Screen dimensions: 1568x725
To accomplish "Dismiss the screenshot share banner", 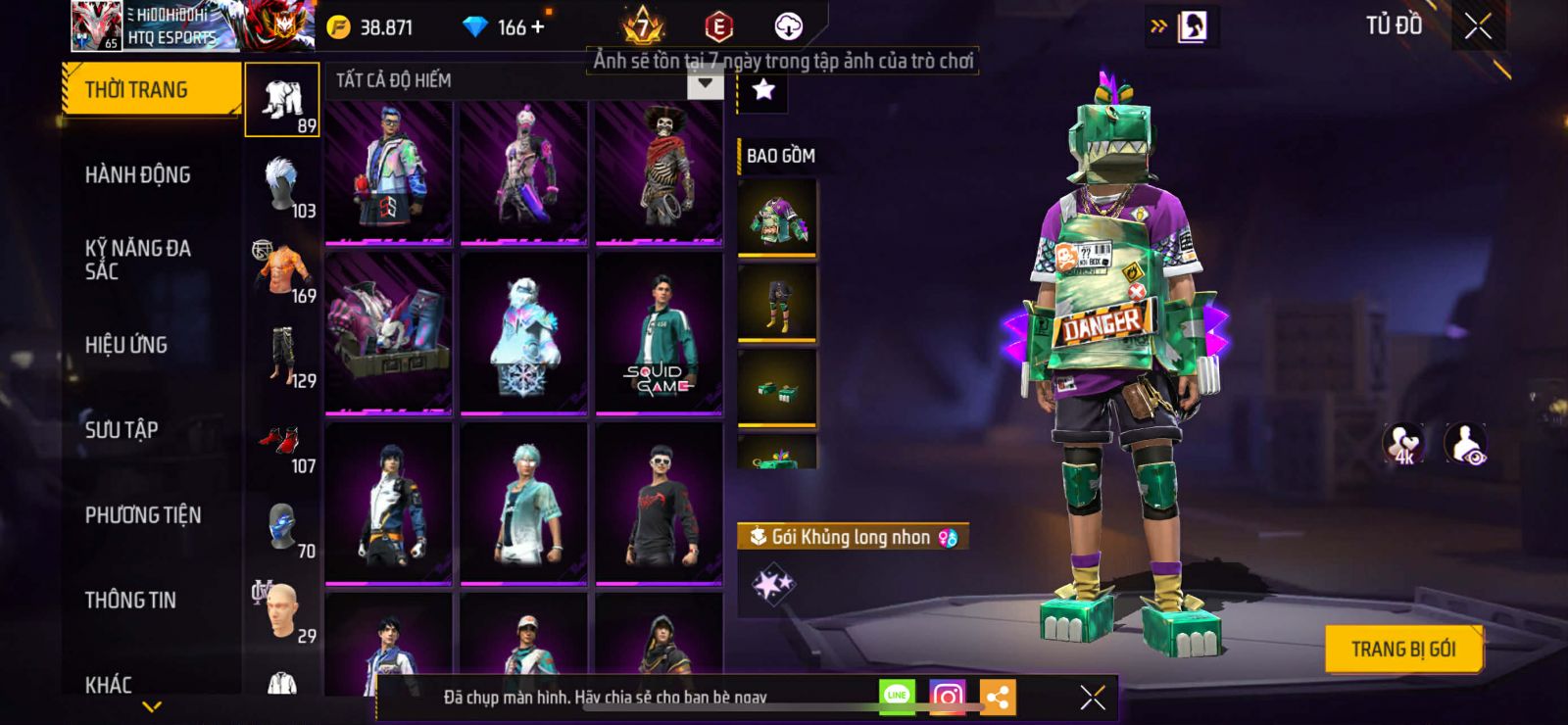I will (1093, 697).
